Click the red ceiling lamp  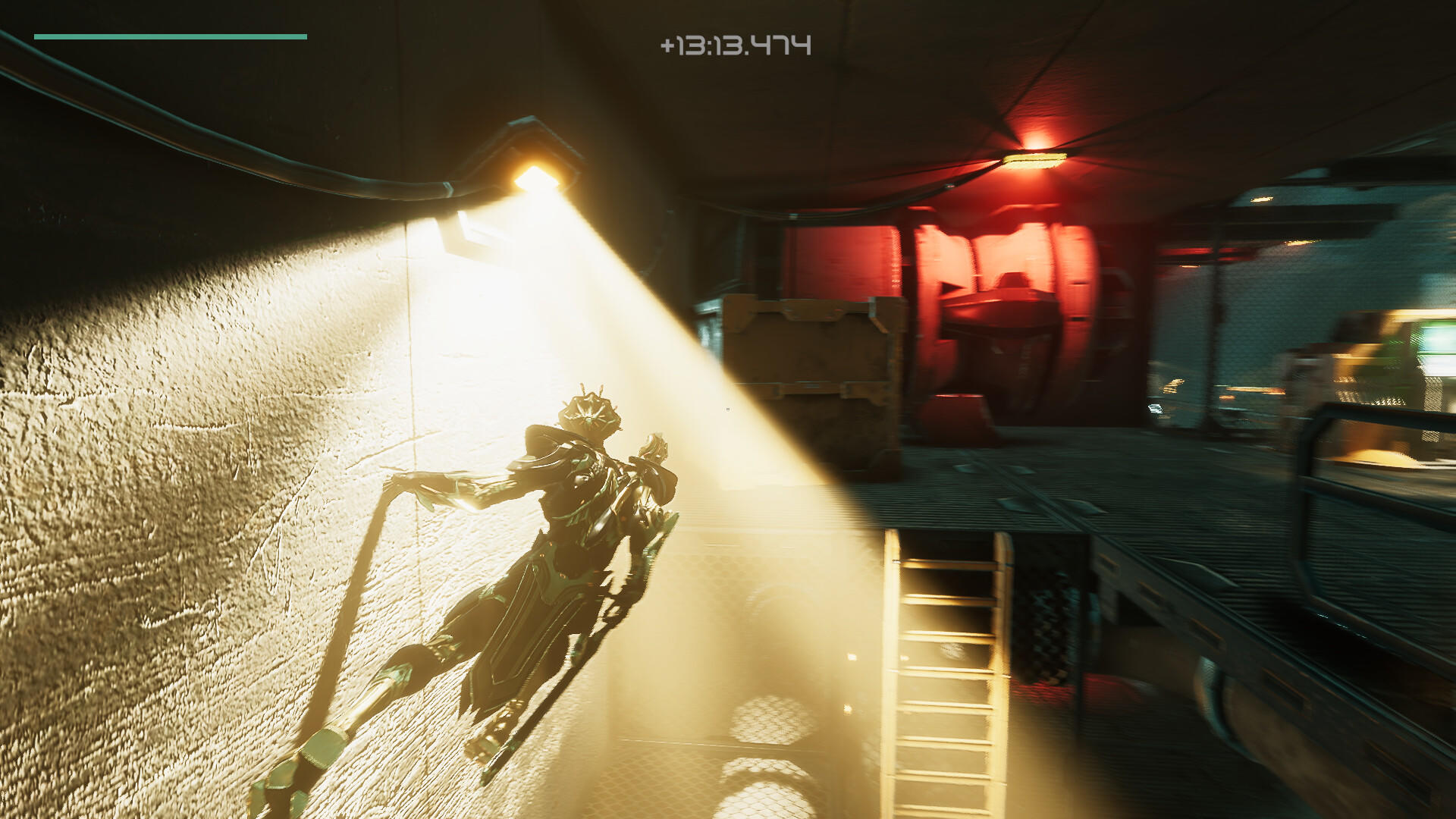click(x=1037, y=152)
